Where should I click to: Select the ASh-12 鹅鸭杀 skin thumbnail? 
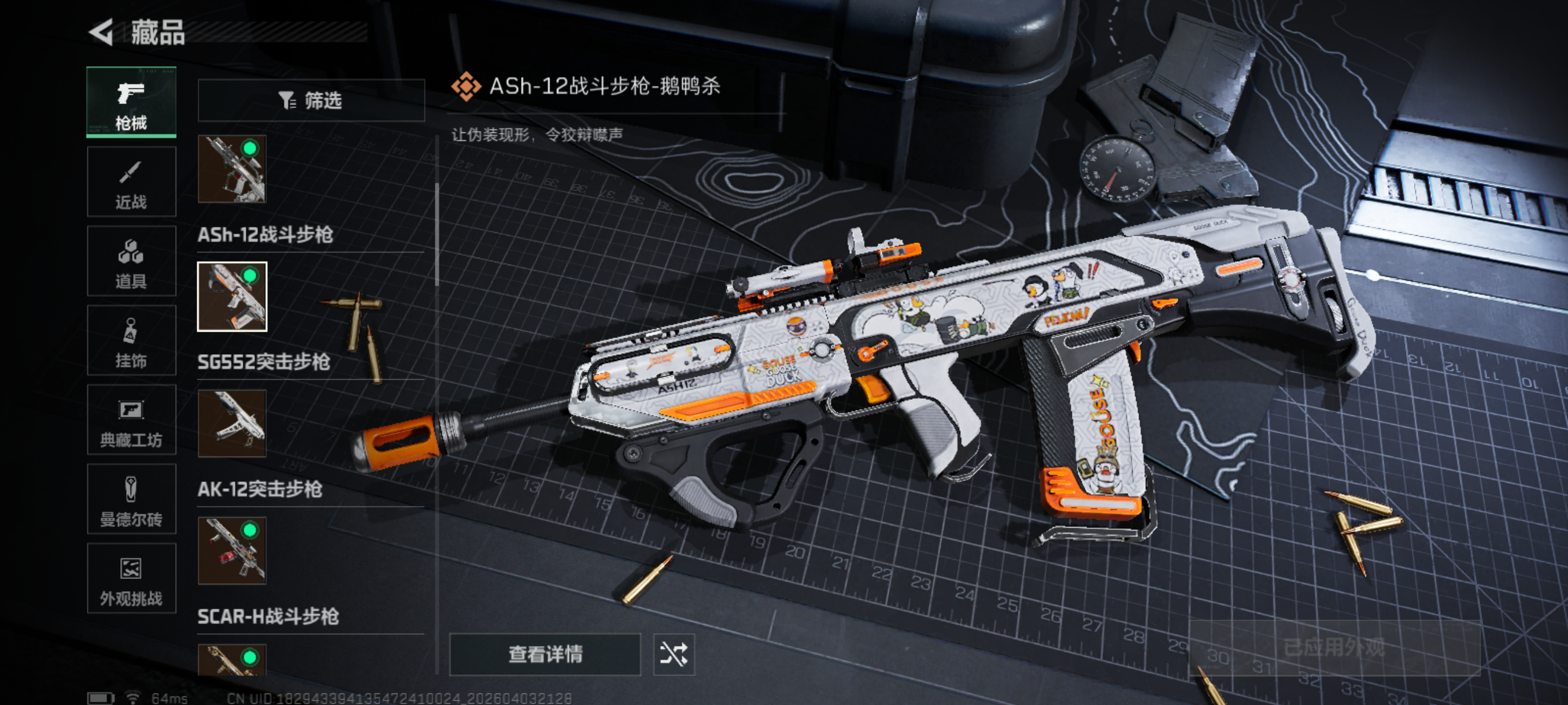232,297
